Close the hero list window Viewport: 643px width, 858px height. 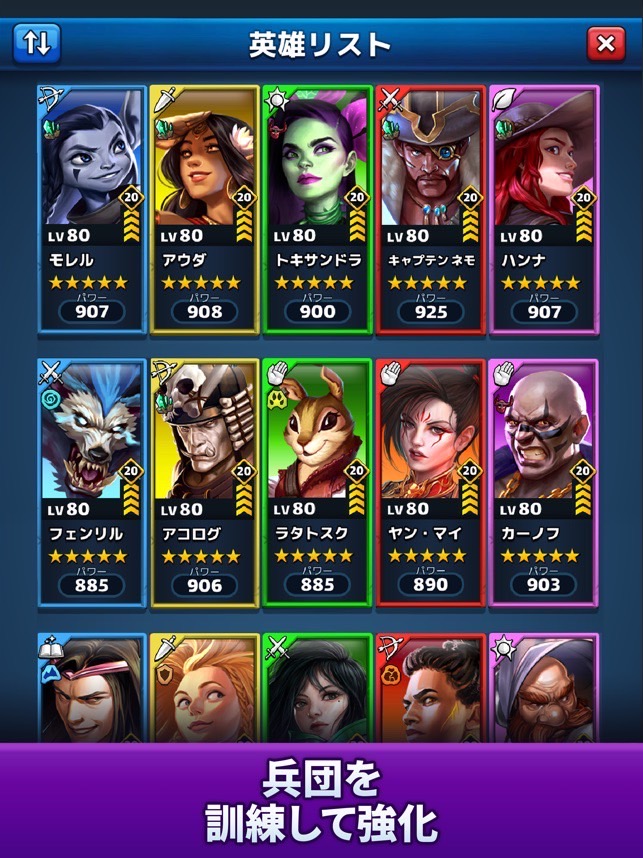pos(604,43)
